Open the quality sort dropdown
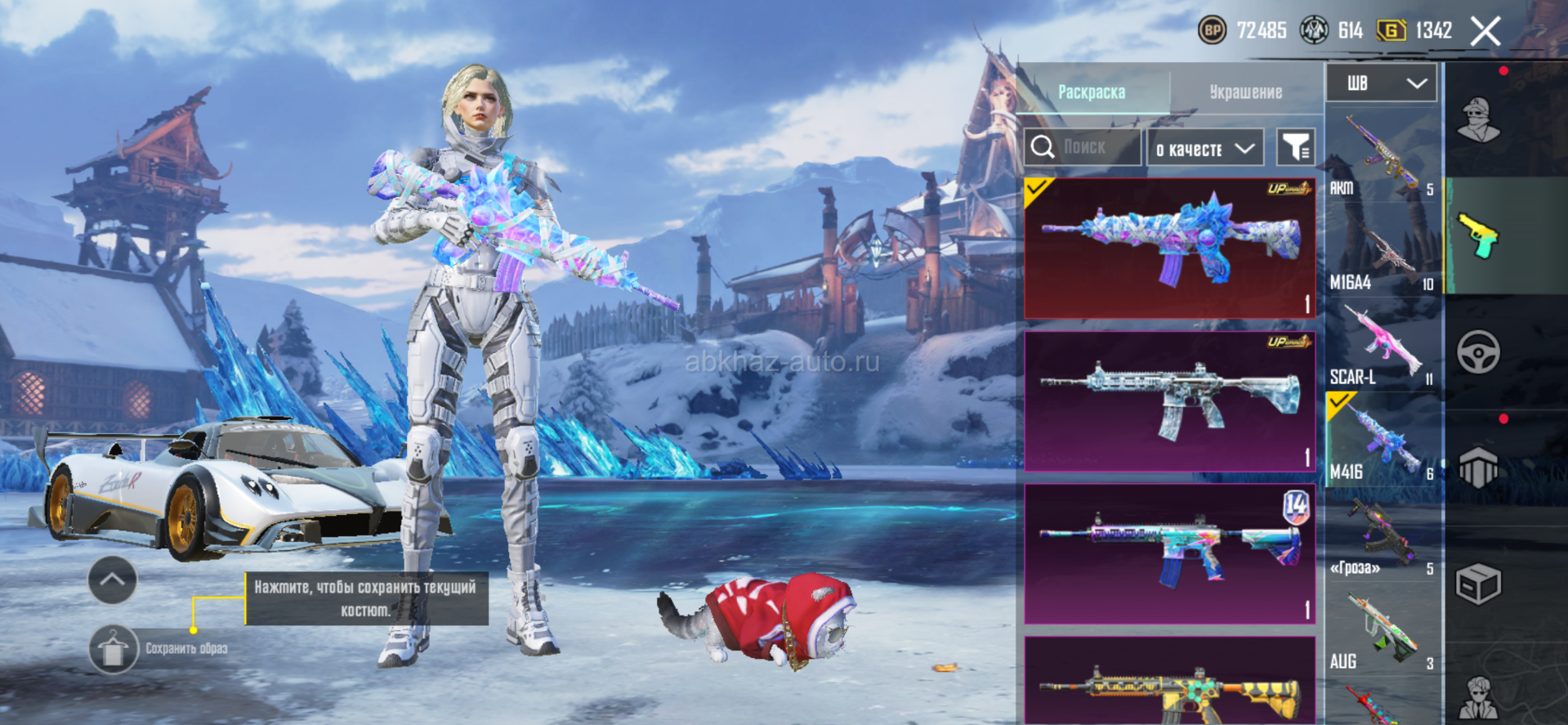This screenshot has width=1568, height=725. 1205,148
